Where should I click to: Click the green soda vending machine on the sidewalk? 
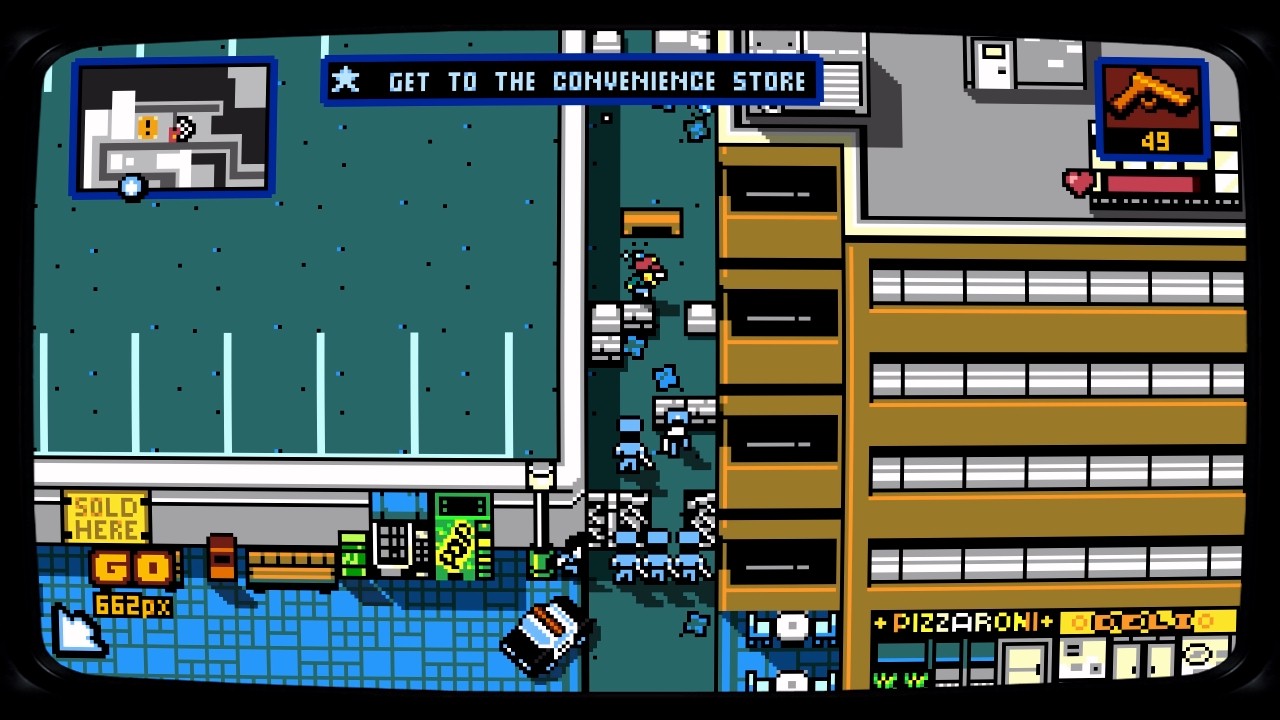point(460,540)
